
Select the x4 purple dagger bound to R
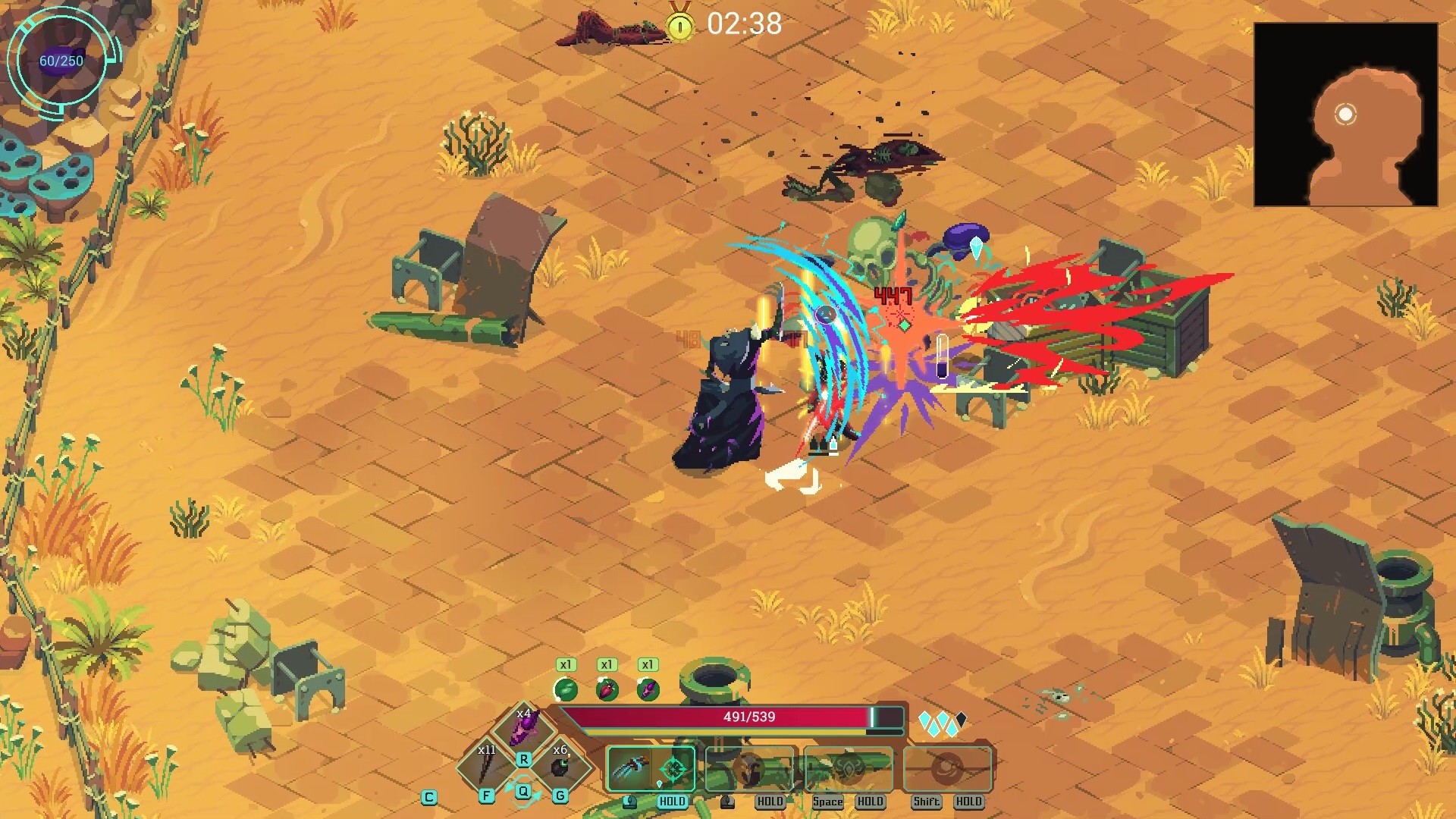click(x=525, y=727)
